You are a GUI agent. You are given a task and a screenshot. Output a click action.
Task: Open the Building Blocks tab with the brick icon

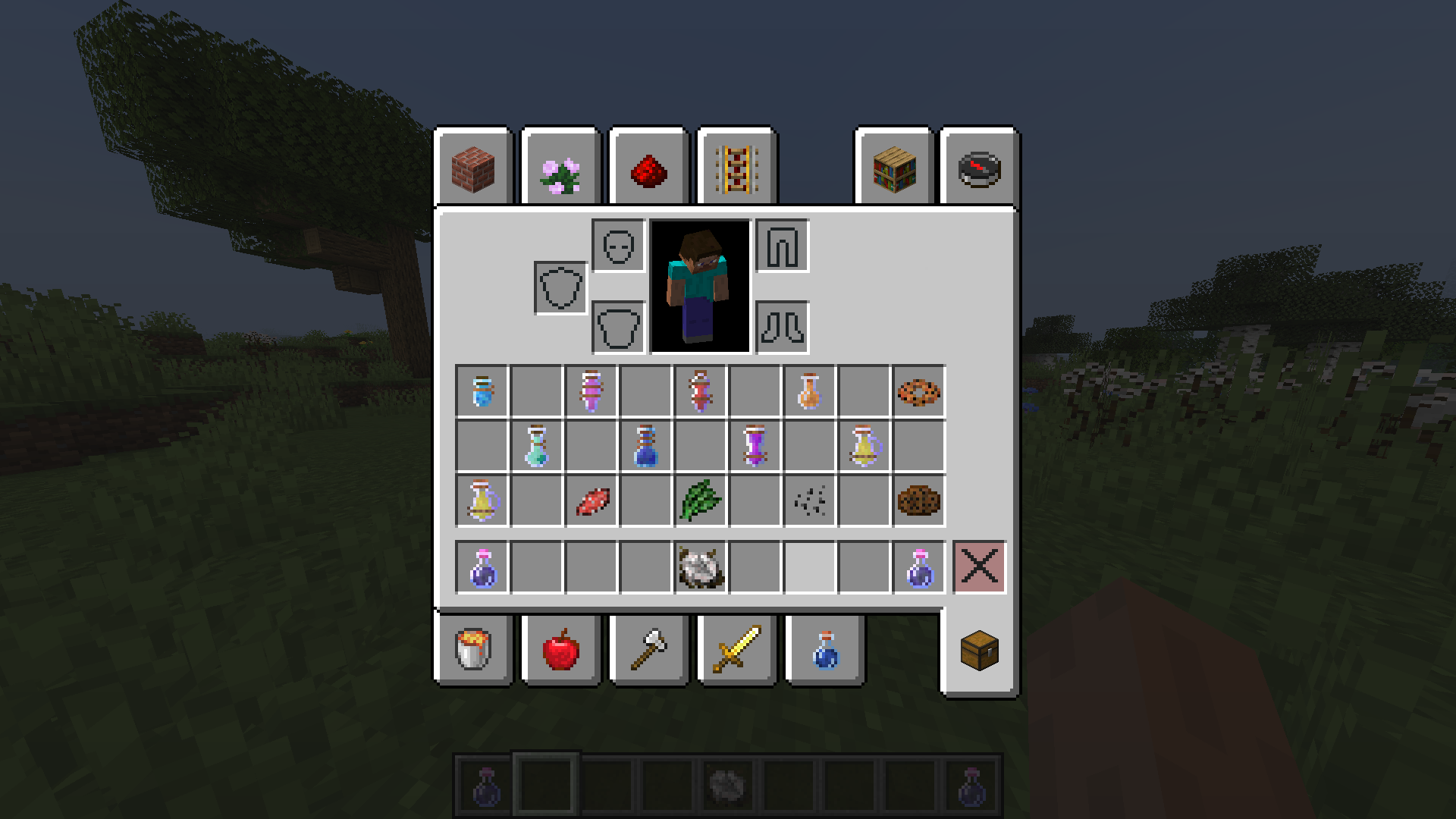474,169
